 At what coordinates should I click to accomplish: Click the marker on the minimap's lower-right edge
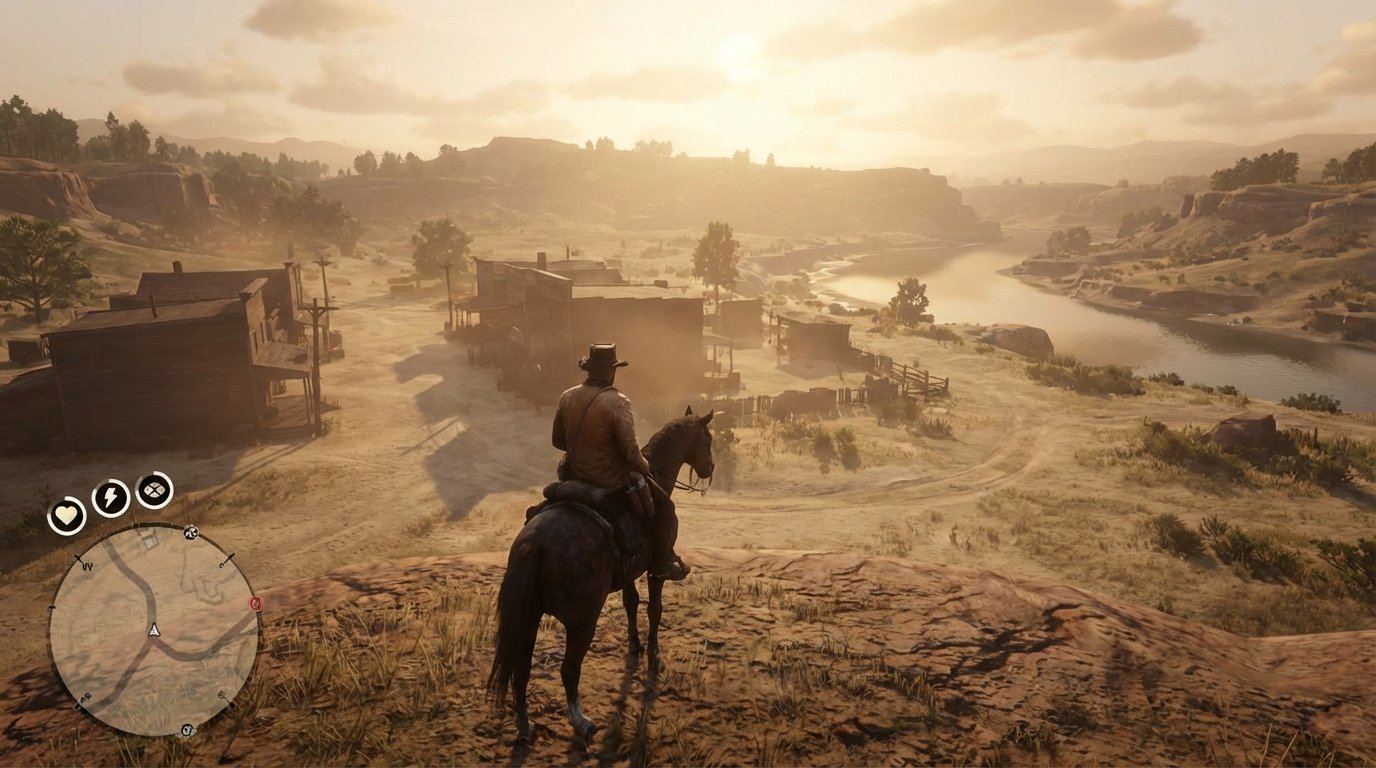click(x=223, y=696)
